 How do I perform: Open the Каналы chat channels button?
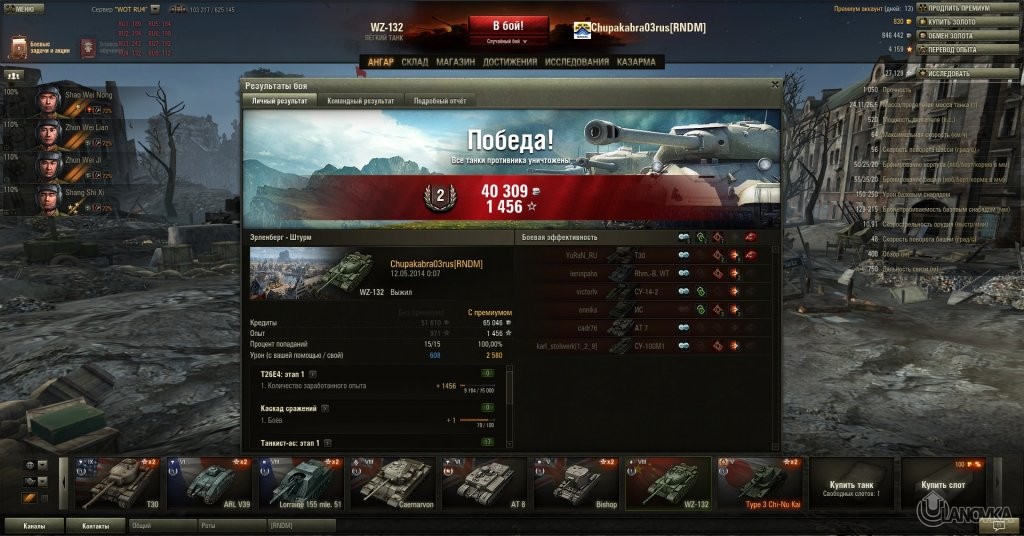34,524
